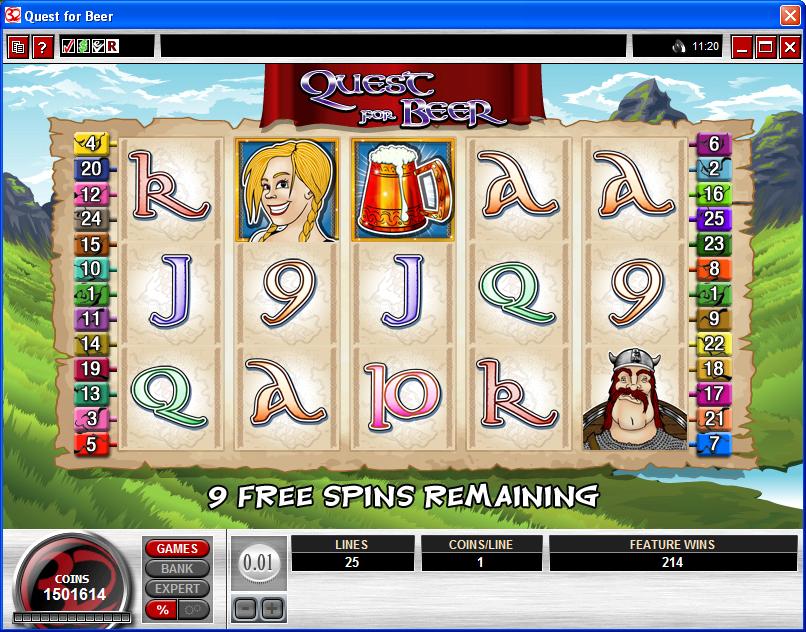806x632 pixels.
Task: Select payline 5 marker
Action: (92, 444)
